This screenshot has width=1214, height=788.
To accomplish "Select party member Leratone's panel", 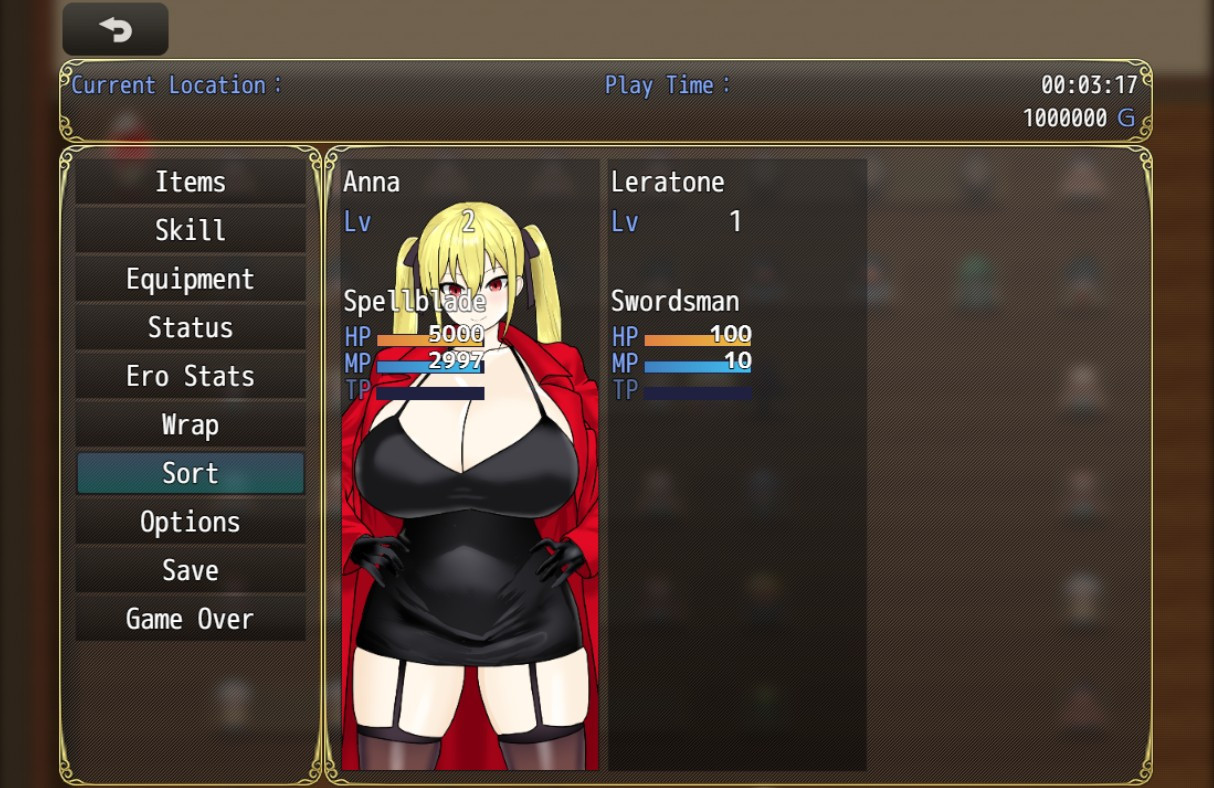I will click(x=737, y=464).
